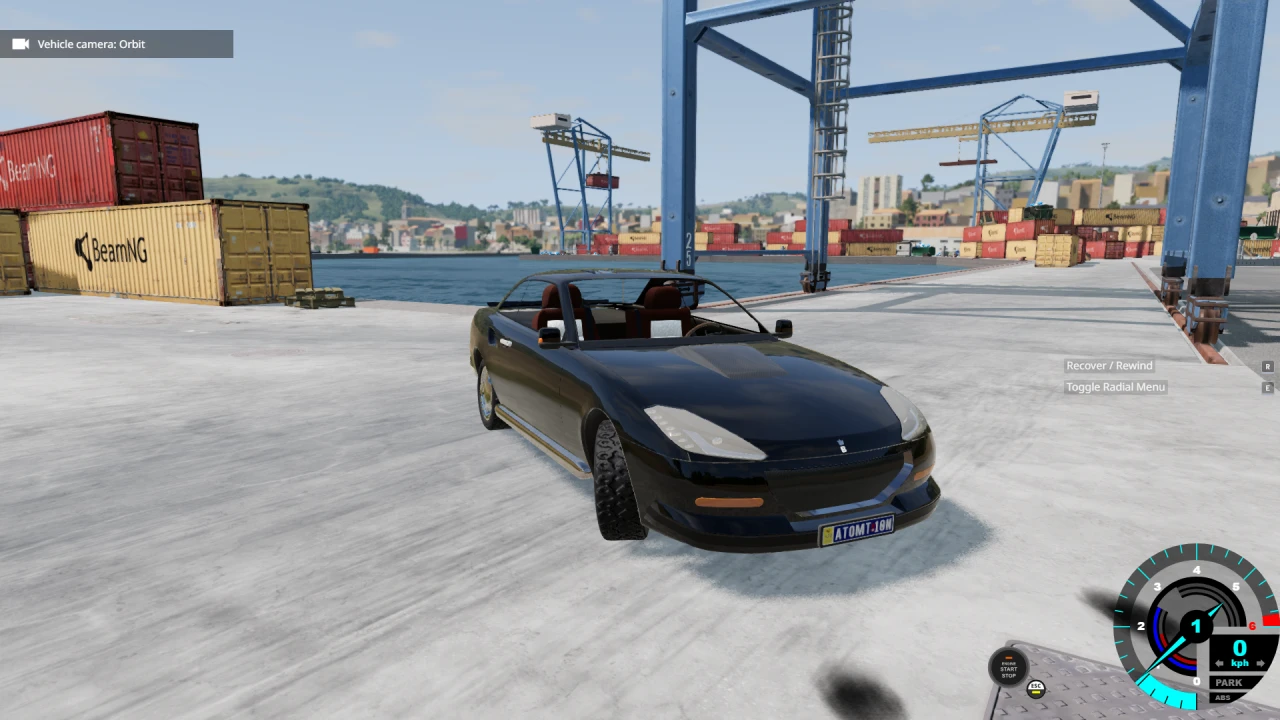Click the E key badge beside Toggle Radial Menu
This screenshot has height=720, width=1280.
click(1268, 387)
